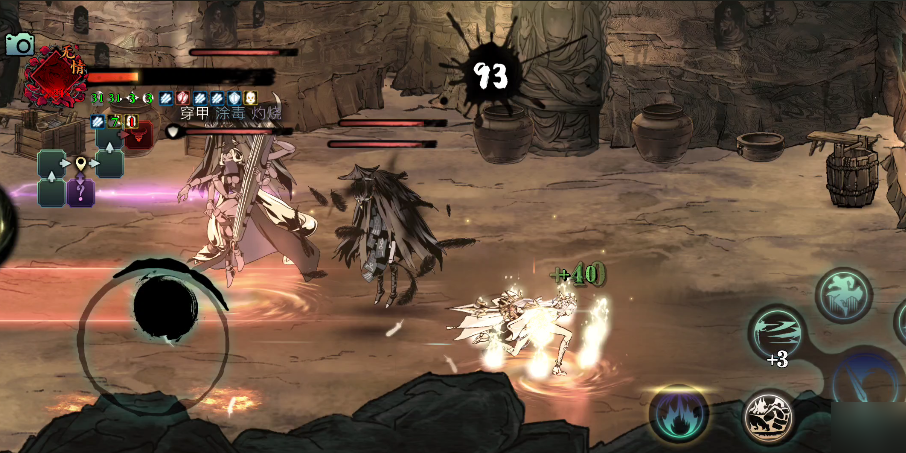Activate the teal leaping figure skill

tap(842, 294)
